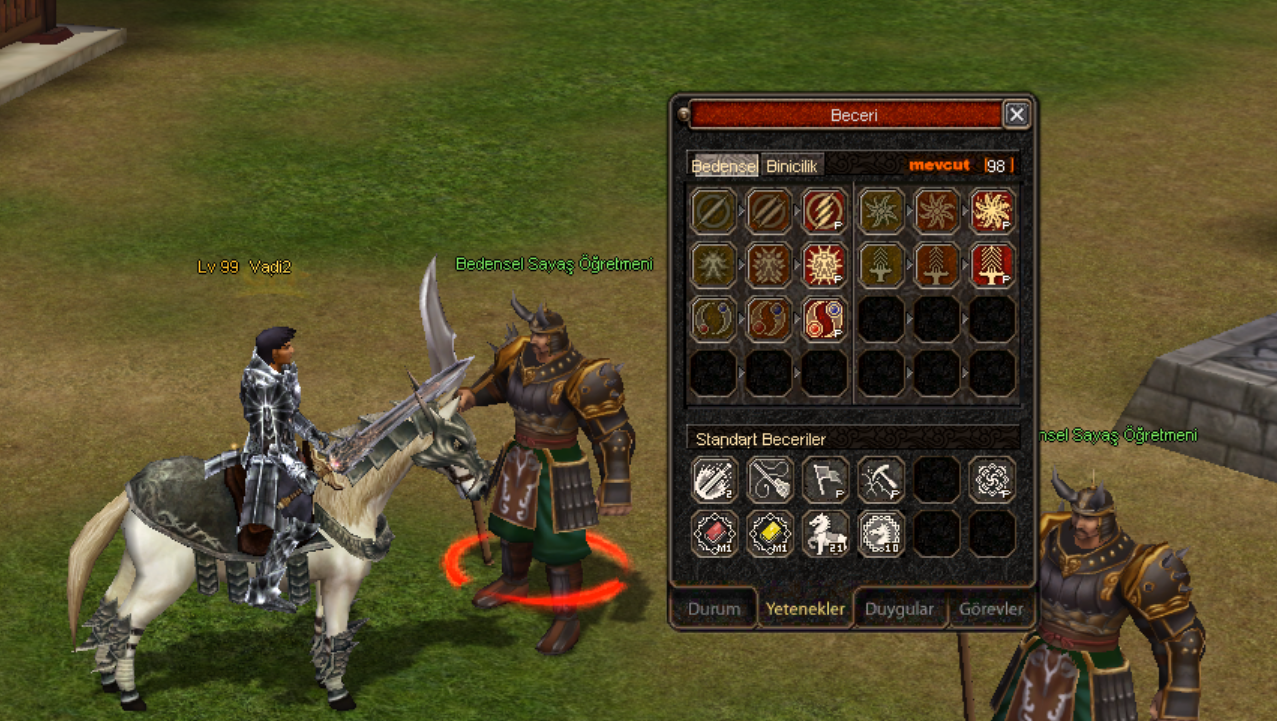Select the P-marked triple slash skill icon
This screenshot has height=721, width=1277.
pos(825,212)
